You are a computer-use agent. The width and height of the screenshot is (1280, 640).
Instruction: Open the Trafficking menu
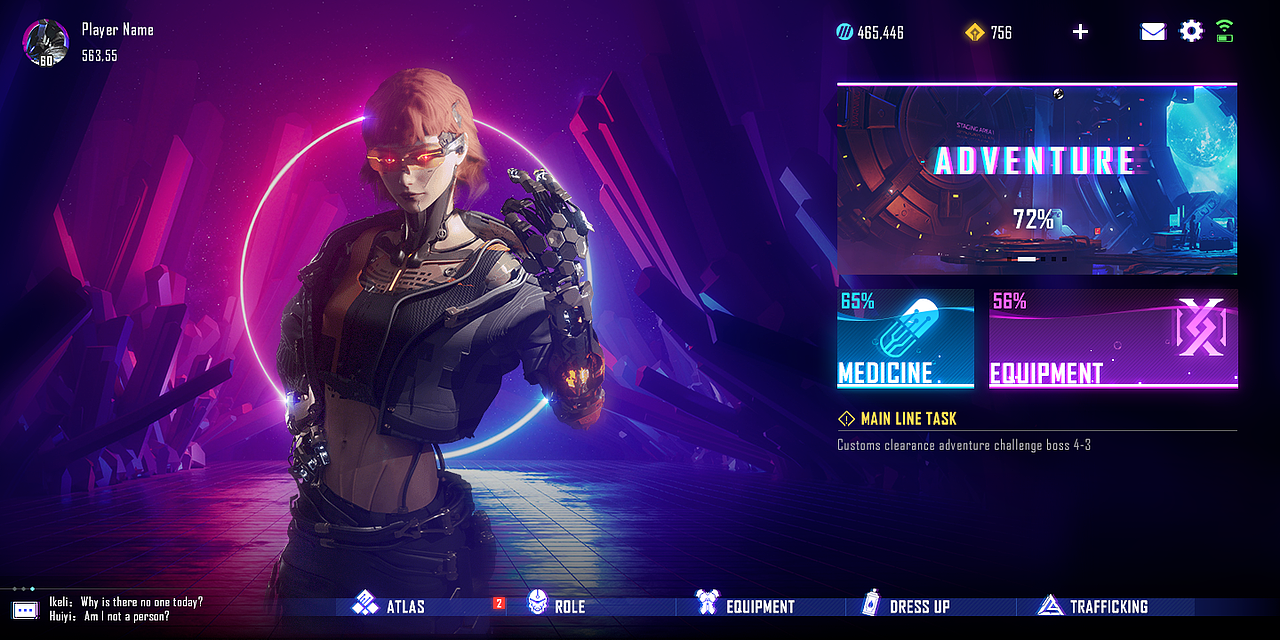1093,605
